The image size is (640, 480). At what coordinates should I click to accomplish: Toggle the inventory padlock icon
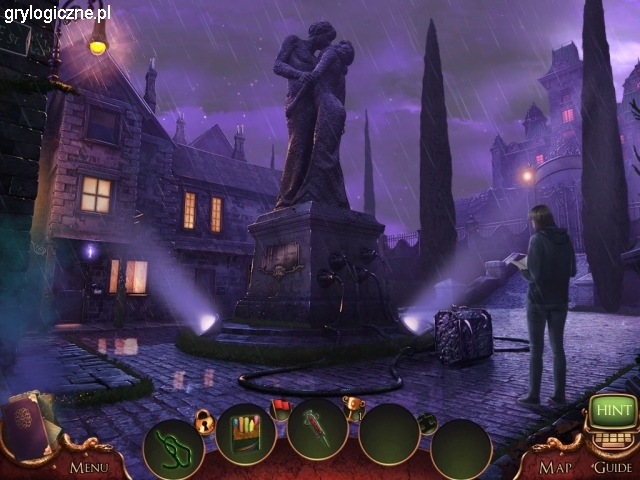tap(206, 421)
